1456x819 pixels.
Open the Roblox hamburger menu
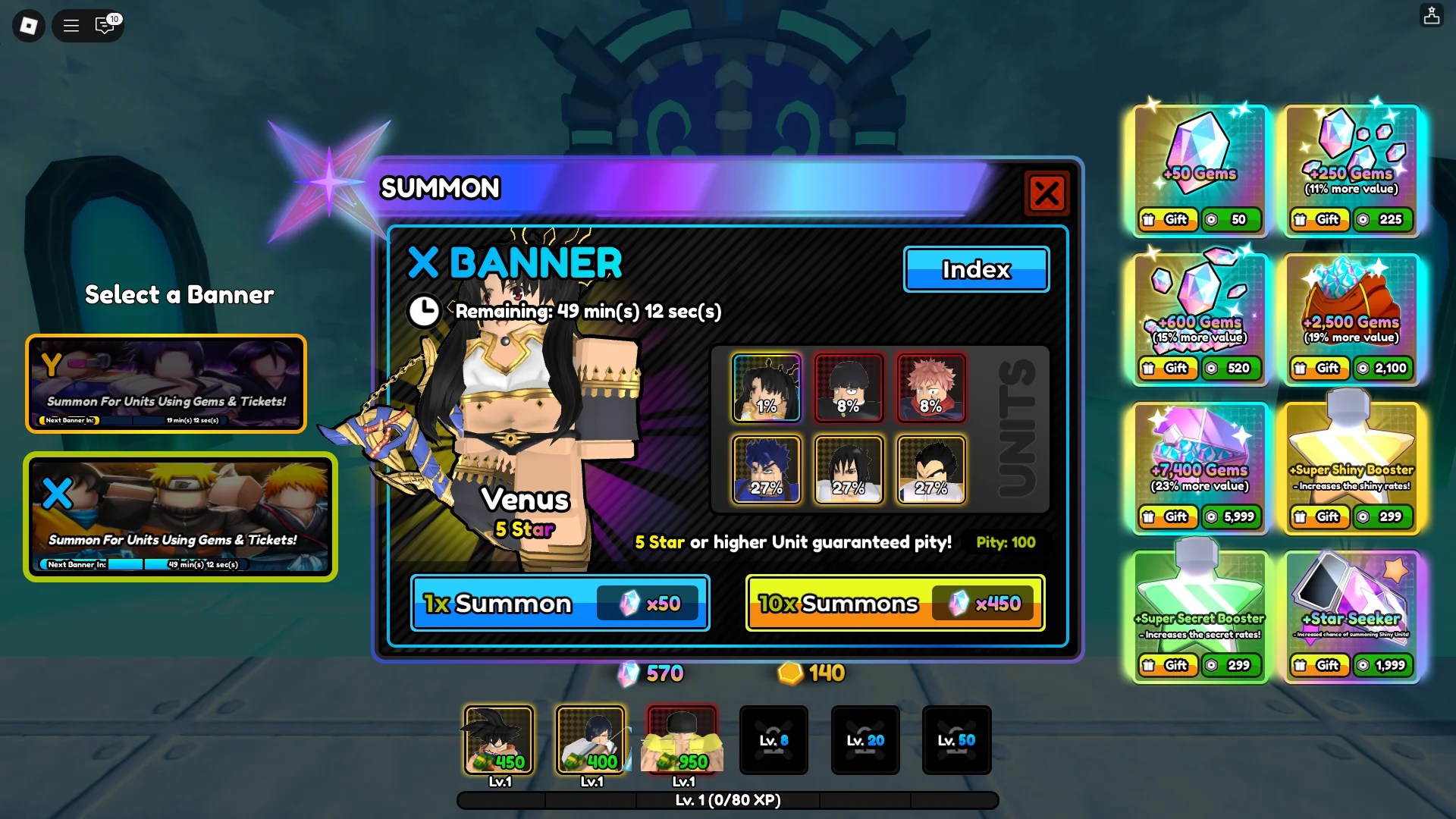pos(71,25)
